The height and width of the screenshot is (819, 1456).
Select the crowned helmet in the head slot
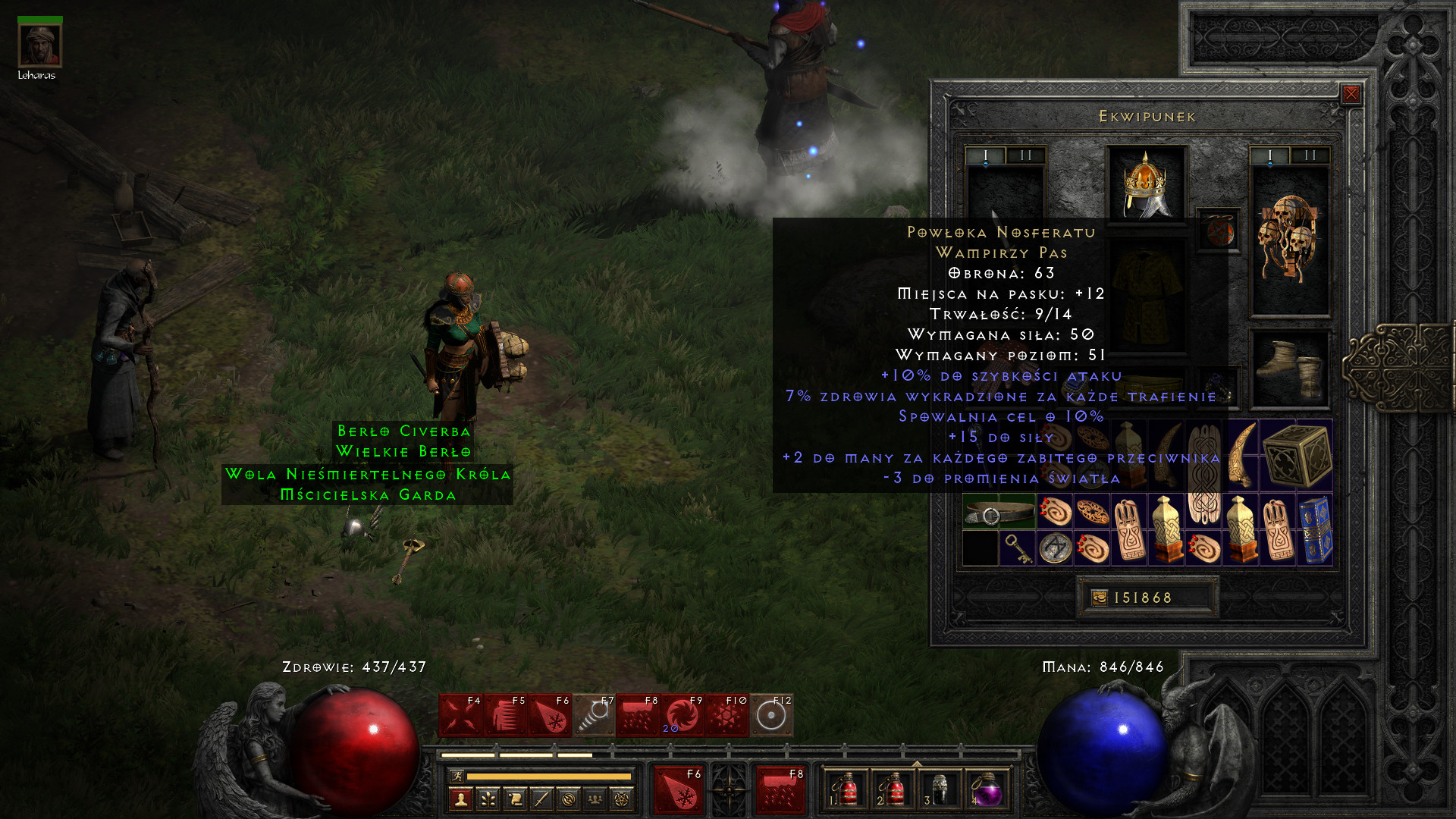tap(1146, 184)
